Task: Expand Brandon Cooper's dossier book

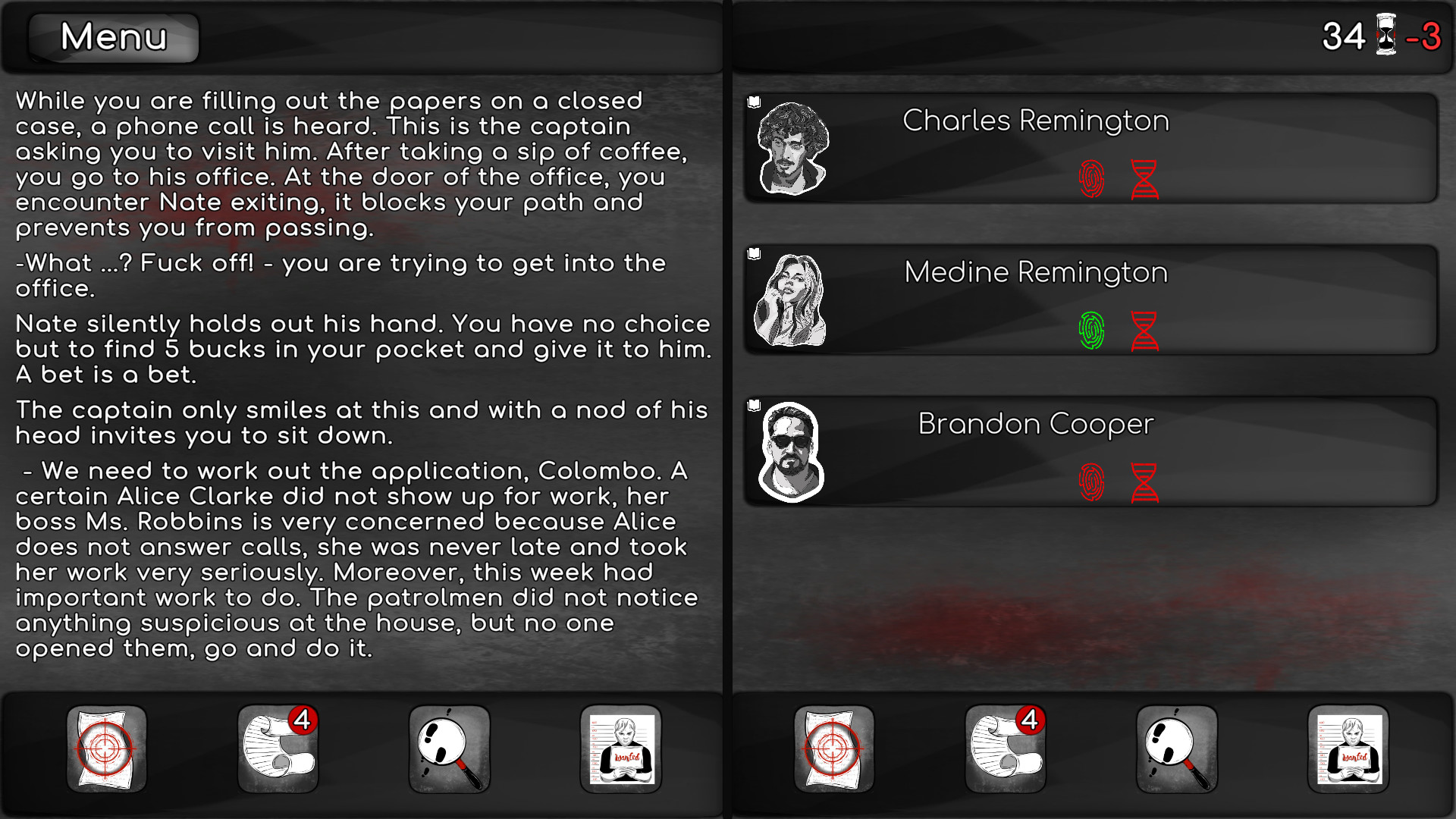Action: click(x=752, y=404)
